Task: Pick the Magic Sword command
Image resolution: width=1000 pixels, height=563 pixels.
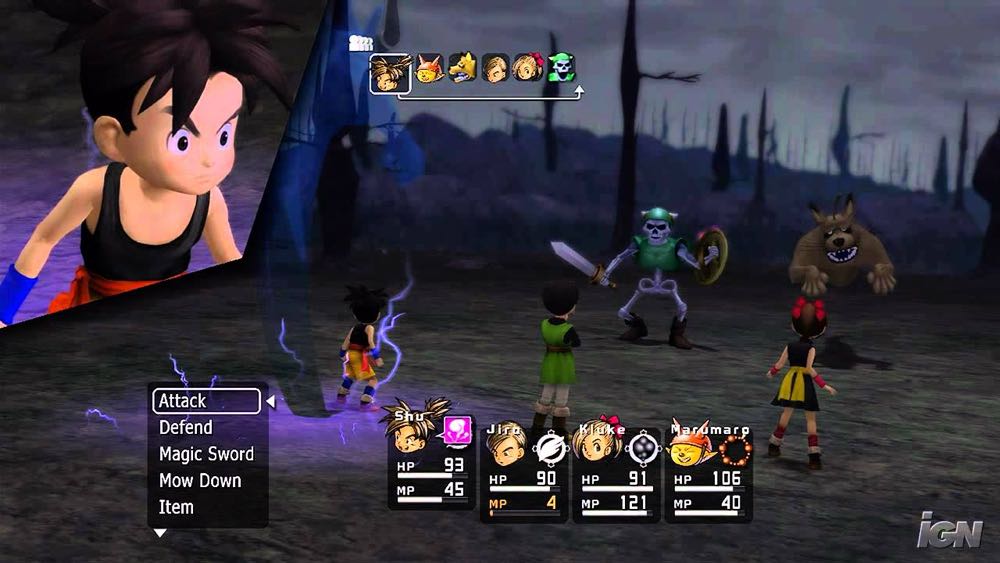Action: [x=206, y=454]
